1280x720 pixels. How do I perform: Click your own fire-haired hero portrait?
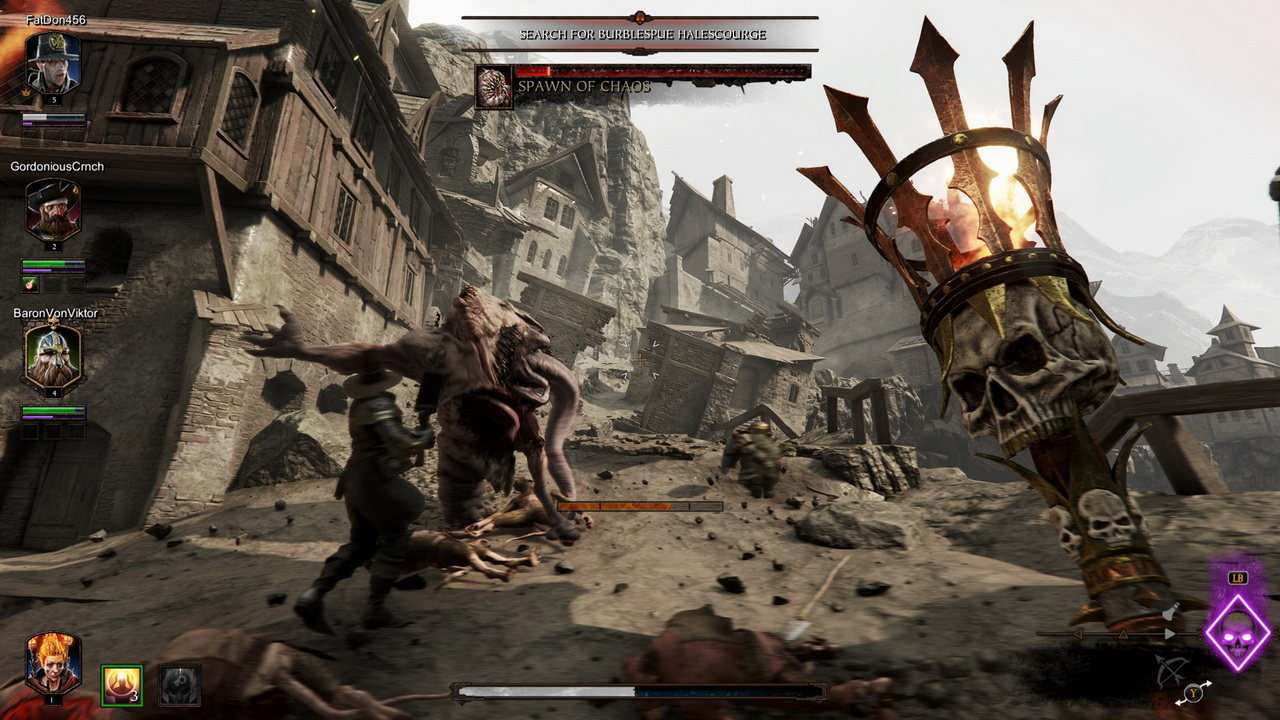52,663
